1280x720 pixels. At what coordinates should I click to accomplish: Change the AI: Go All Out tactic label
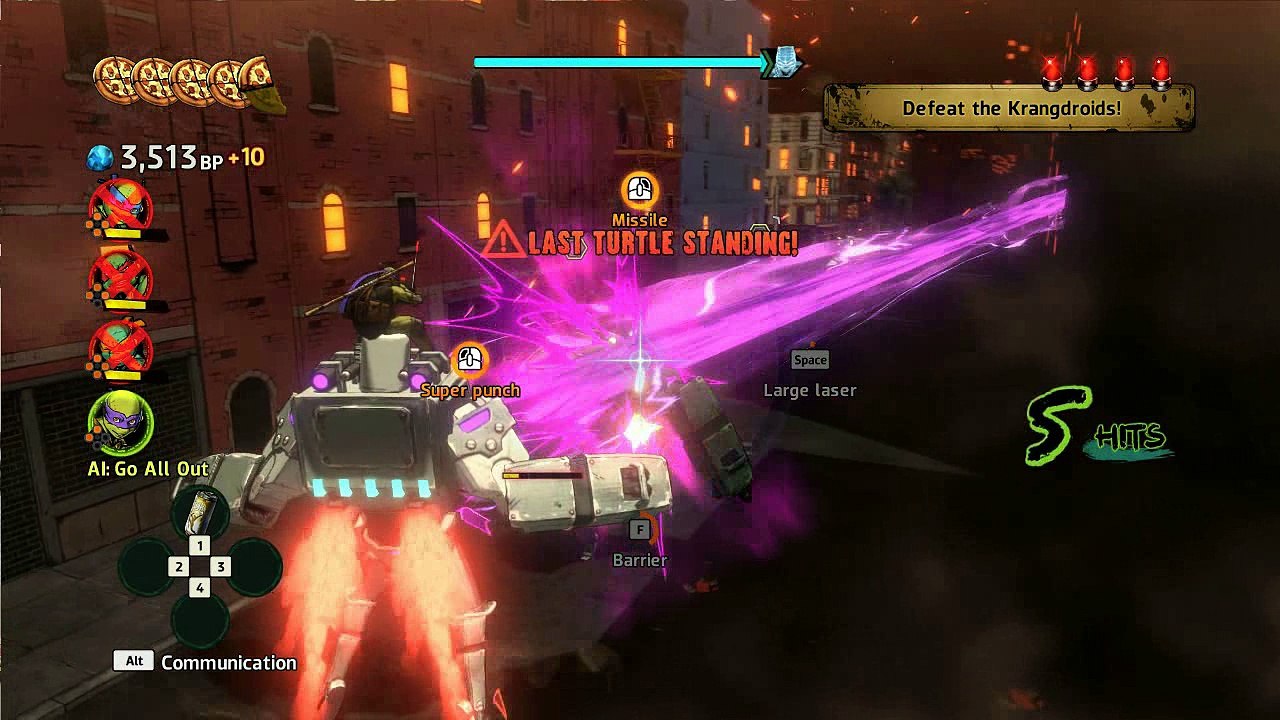pos(148,469)
